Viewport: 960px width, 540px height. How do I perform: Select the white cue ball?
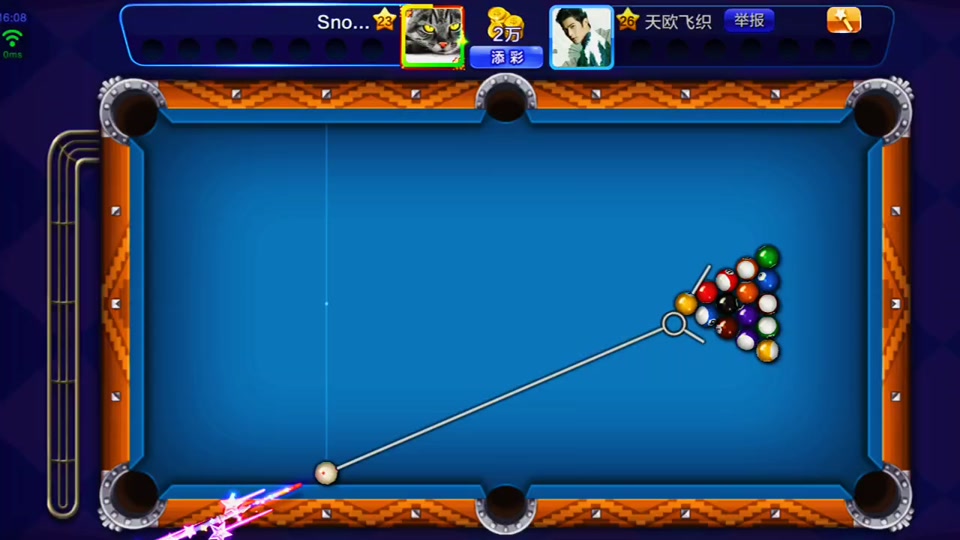coord(326,472)
